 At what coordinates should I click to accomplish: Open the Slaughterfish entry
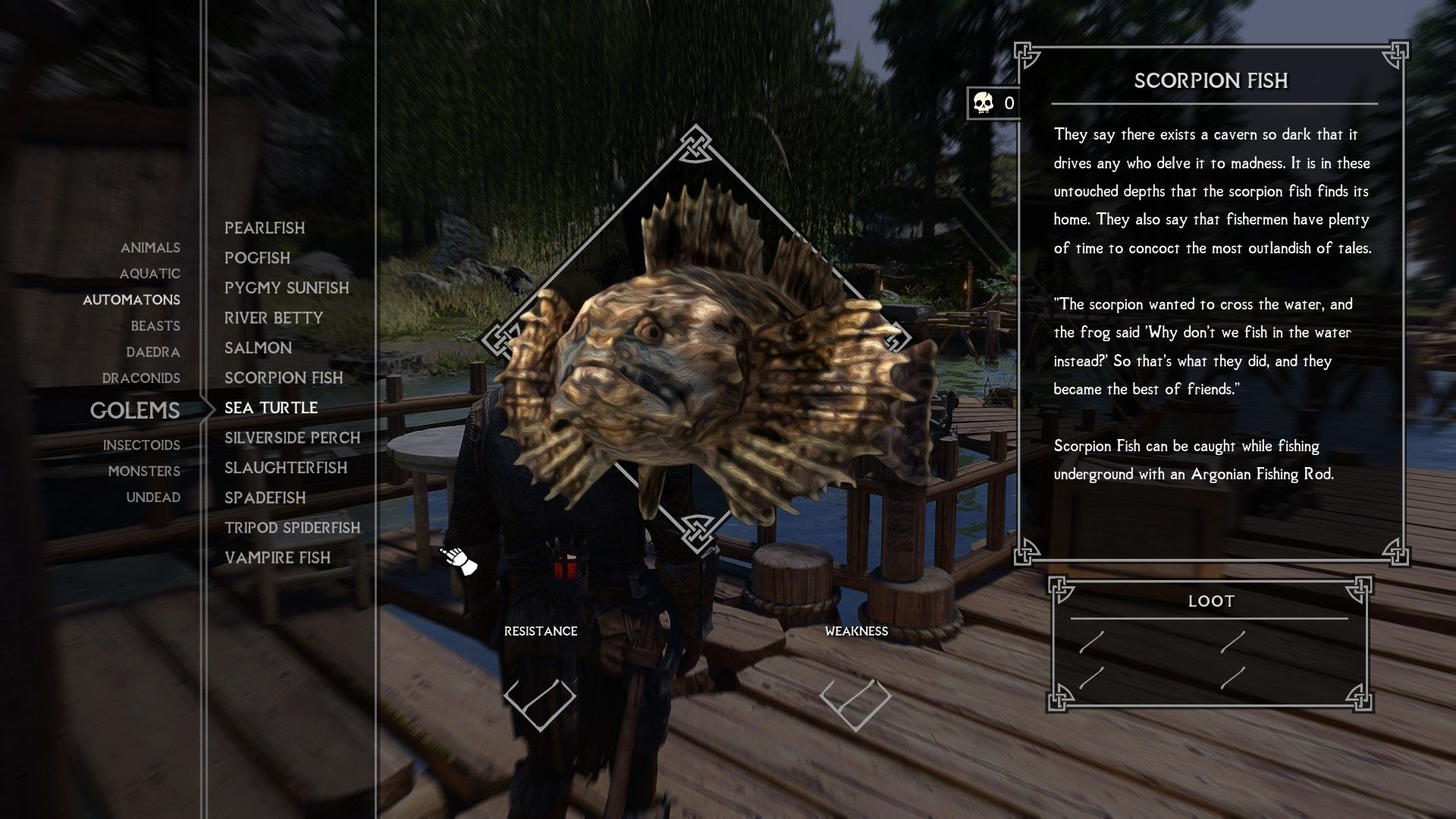pos(285,468)
